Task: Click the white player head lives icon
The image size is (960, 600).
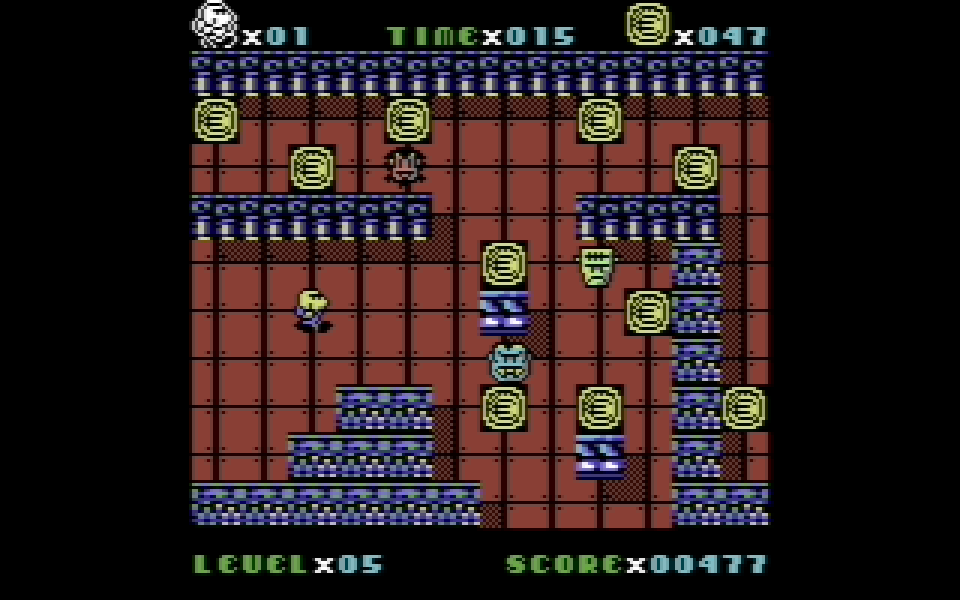Action: point(215,25)
